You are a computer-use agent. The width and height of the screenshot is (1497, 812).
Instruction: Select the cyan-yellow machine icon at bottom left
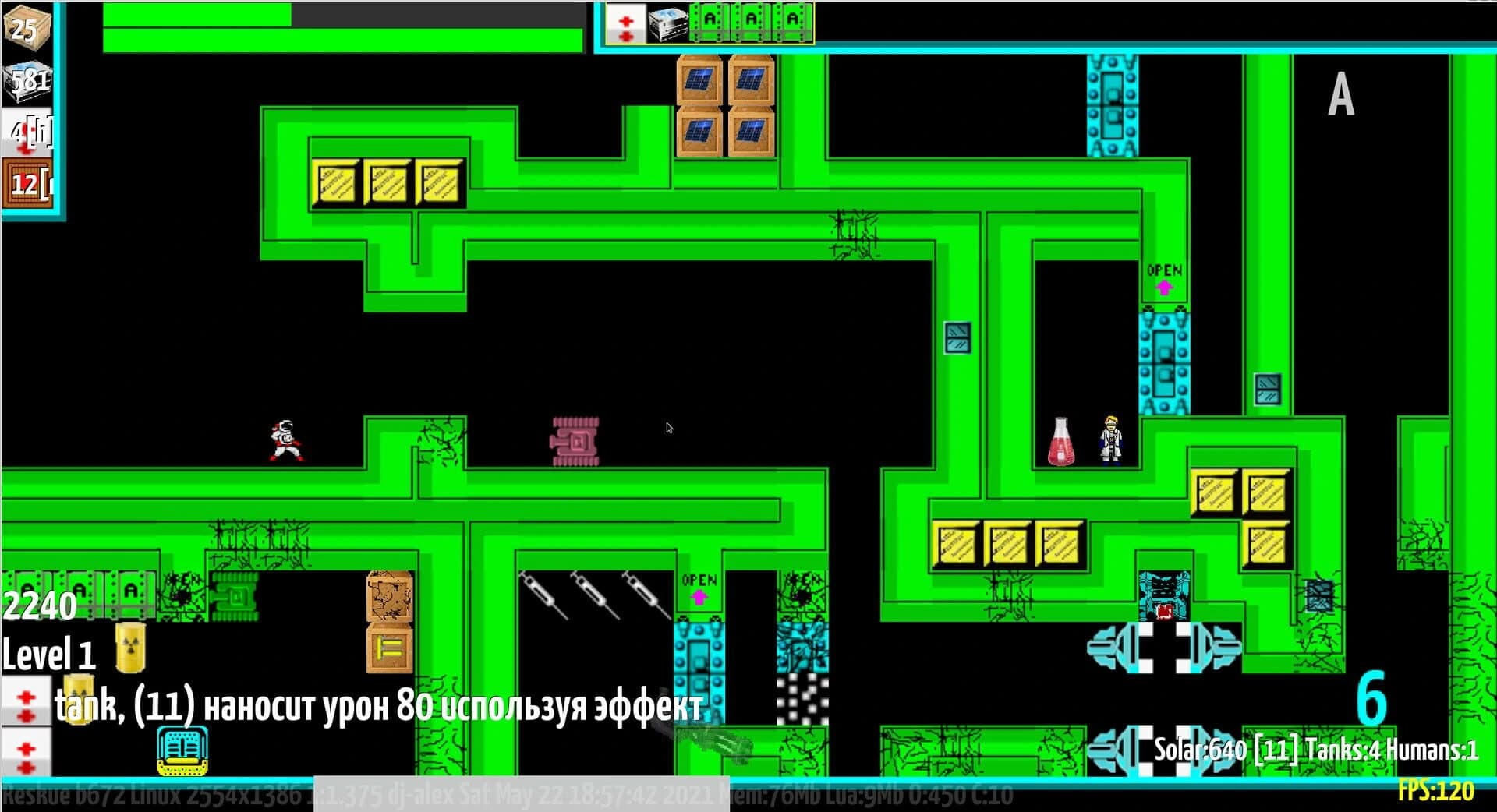tap(182, 750)
